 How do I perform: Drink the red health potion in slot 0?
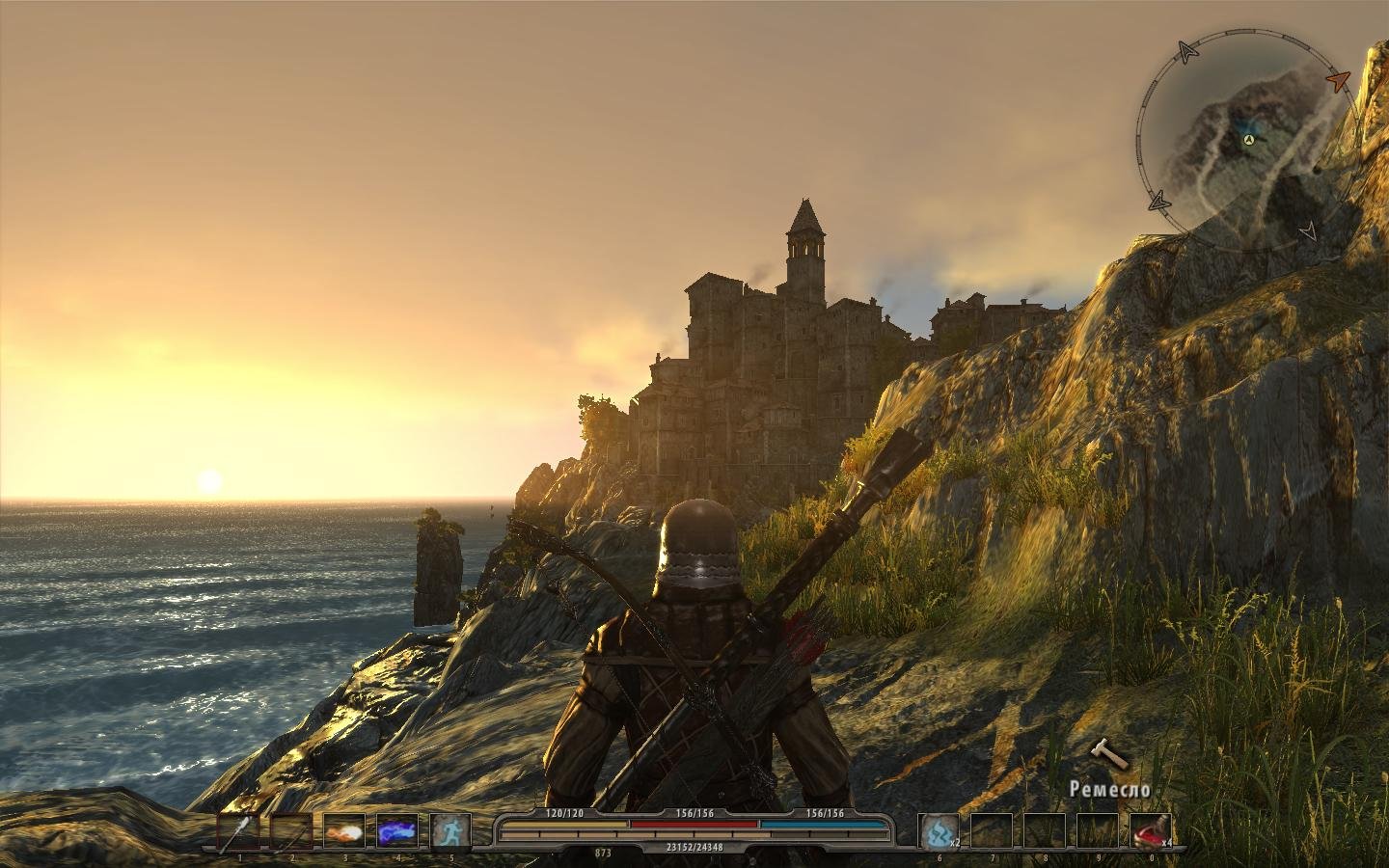click(x=1150, y=831)
